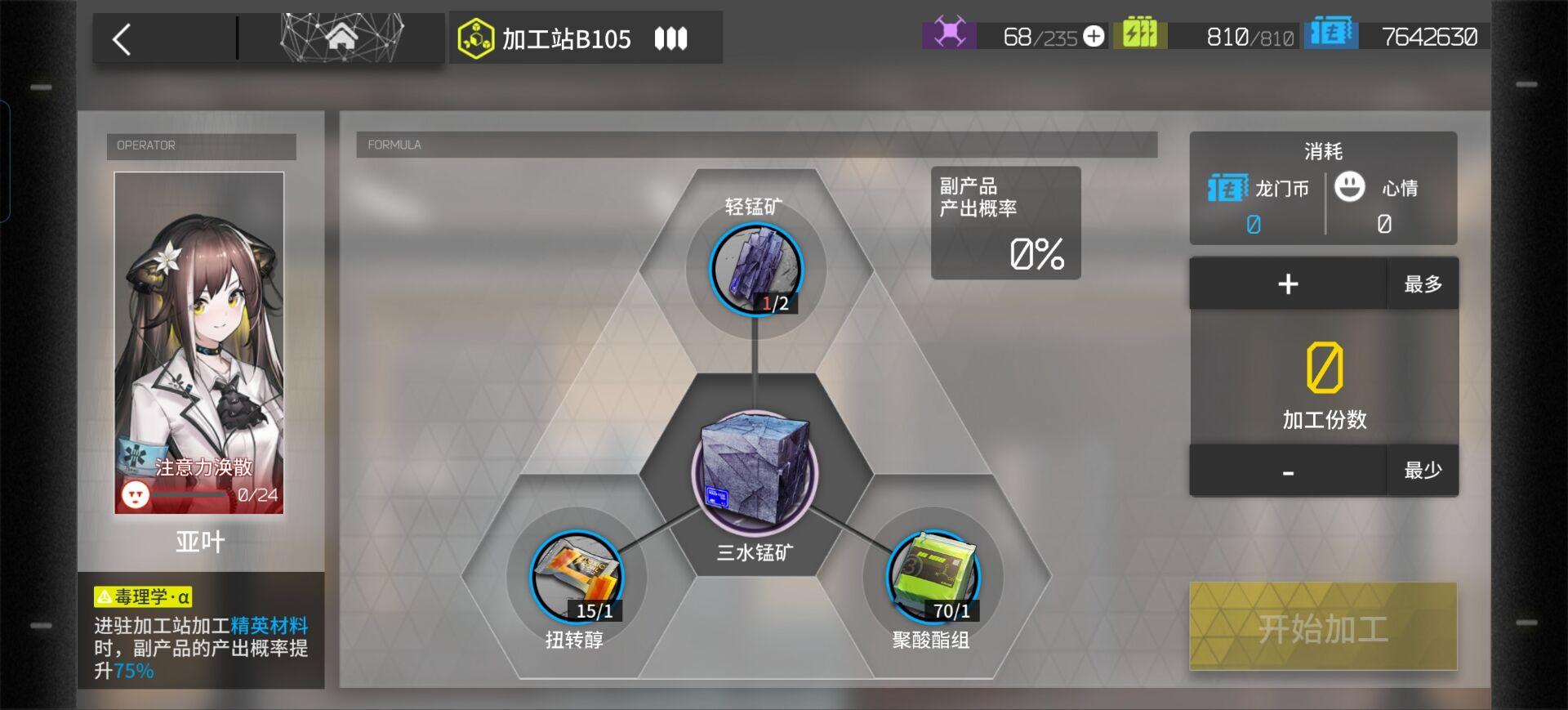Image resolution: width=1568 pixels, height=710 pixels.
Task: Click 最多 to set maximum batches
Action: point(1423,284)
